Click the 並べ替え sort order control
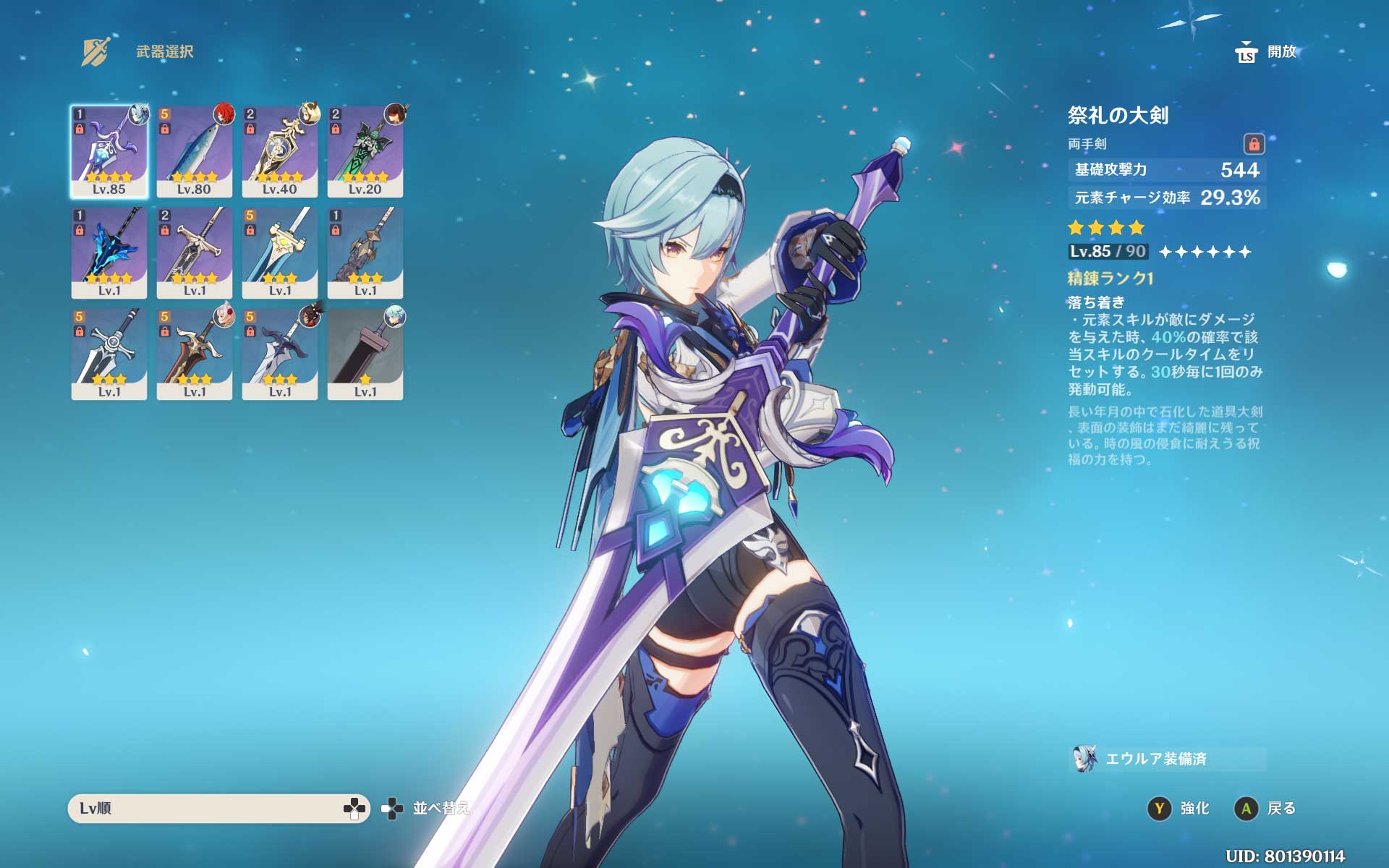Screen dimensions: 1389x868 427,808
